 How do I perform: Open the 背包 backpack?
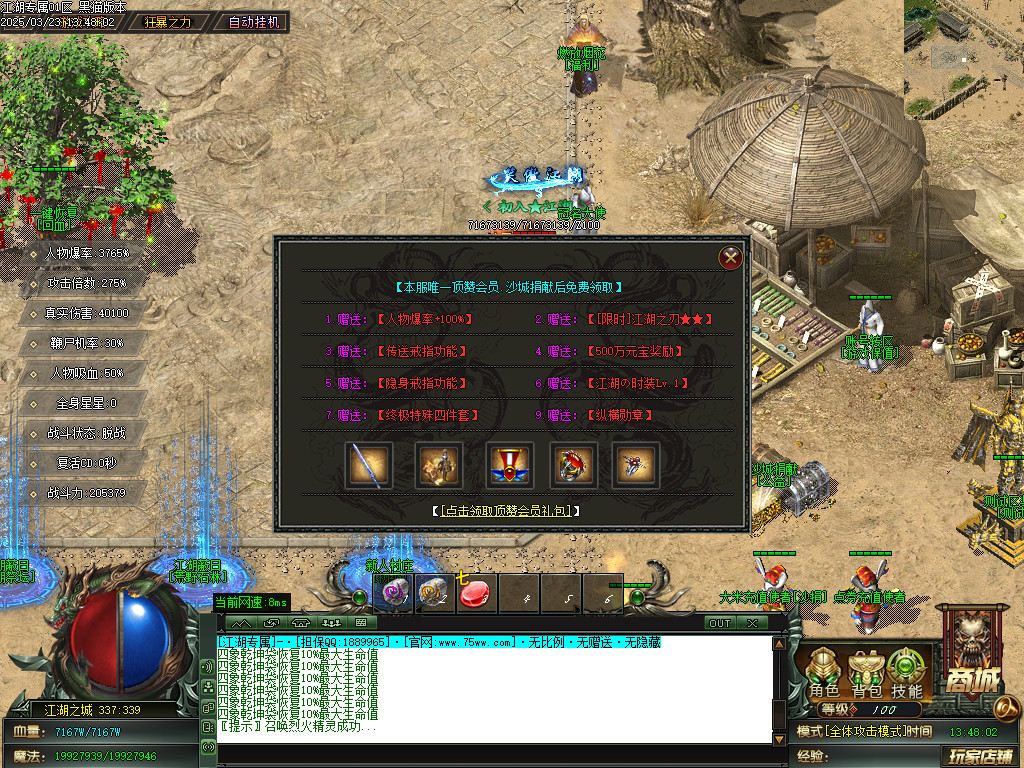tap(866, 675)
